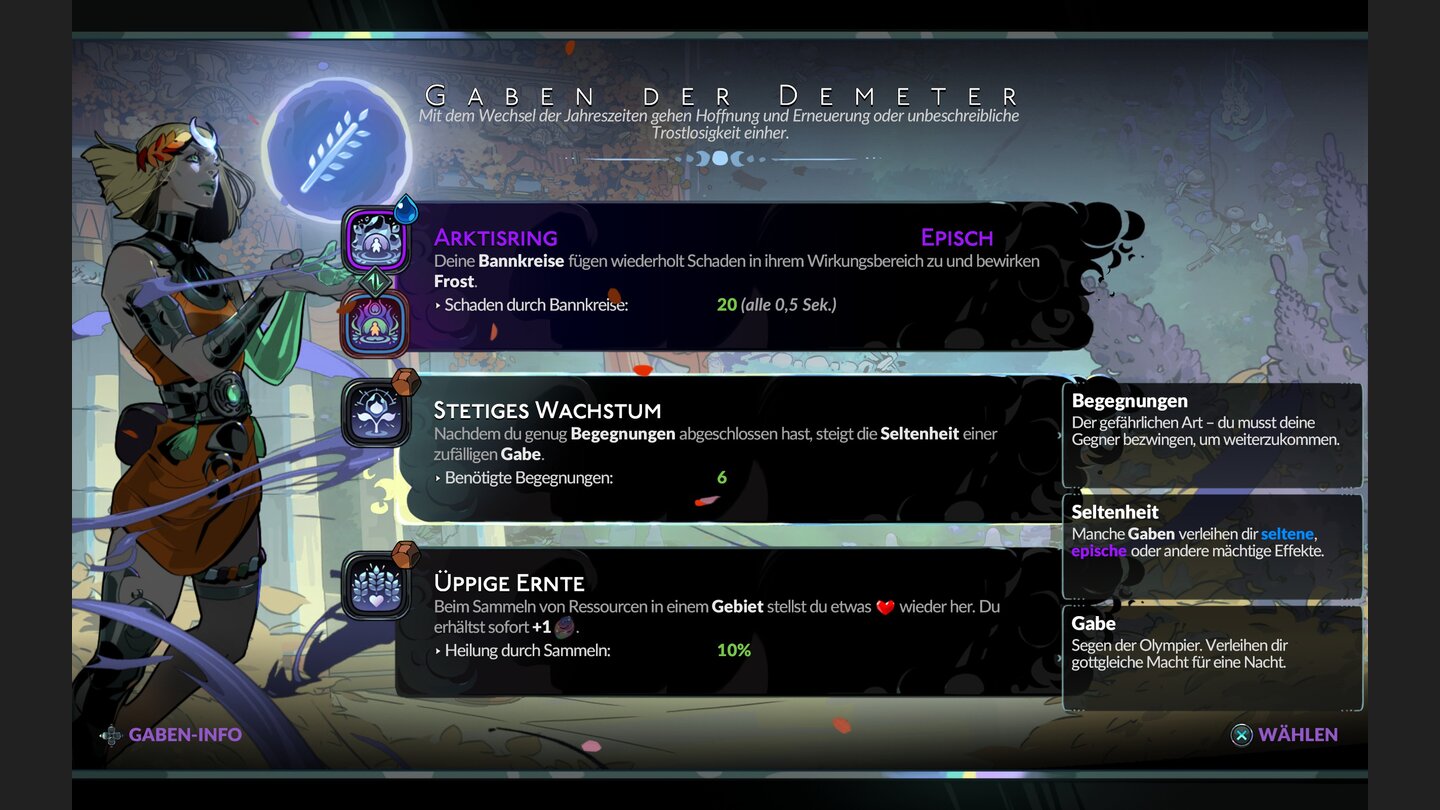
Task: Click the purple 'epische' link in the Seltenheit panel
Action: point(1101,550)
